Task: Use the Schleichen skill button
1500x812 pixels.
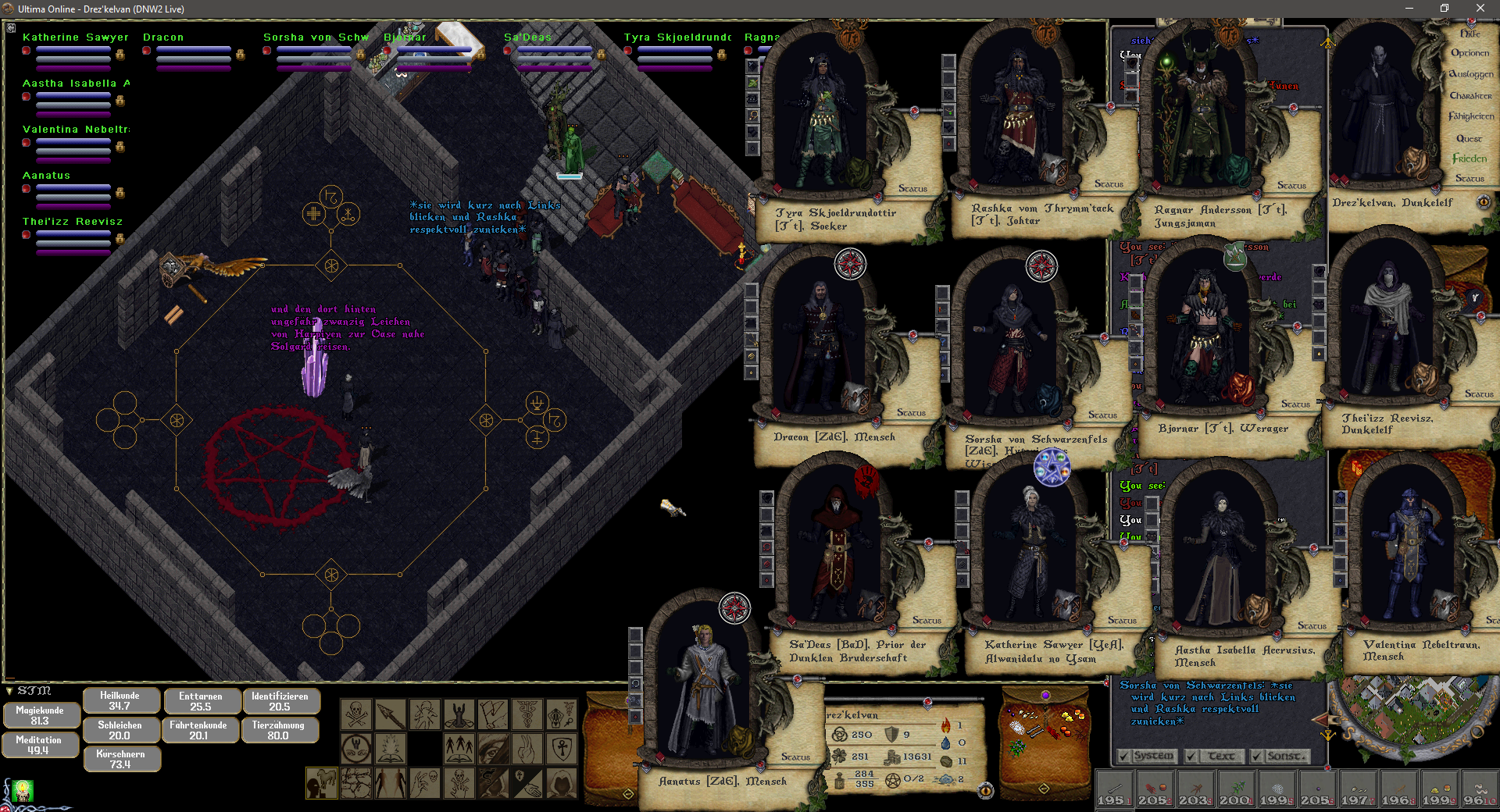Action: [120, 730]
